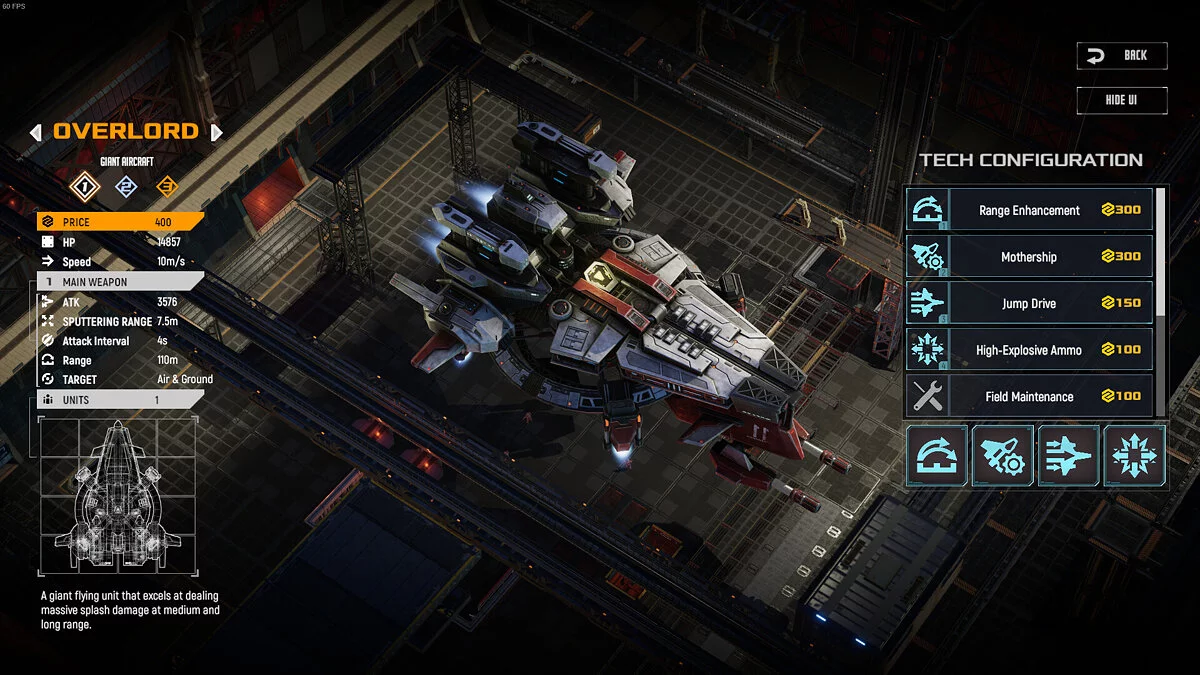Select unit level 1 diamond
The height and width of the screenshot is (675, 1200).
[x=86, y=185]
